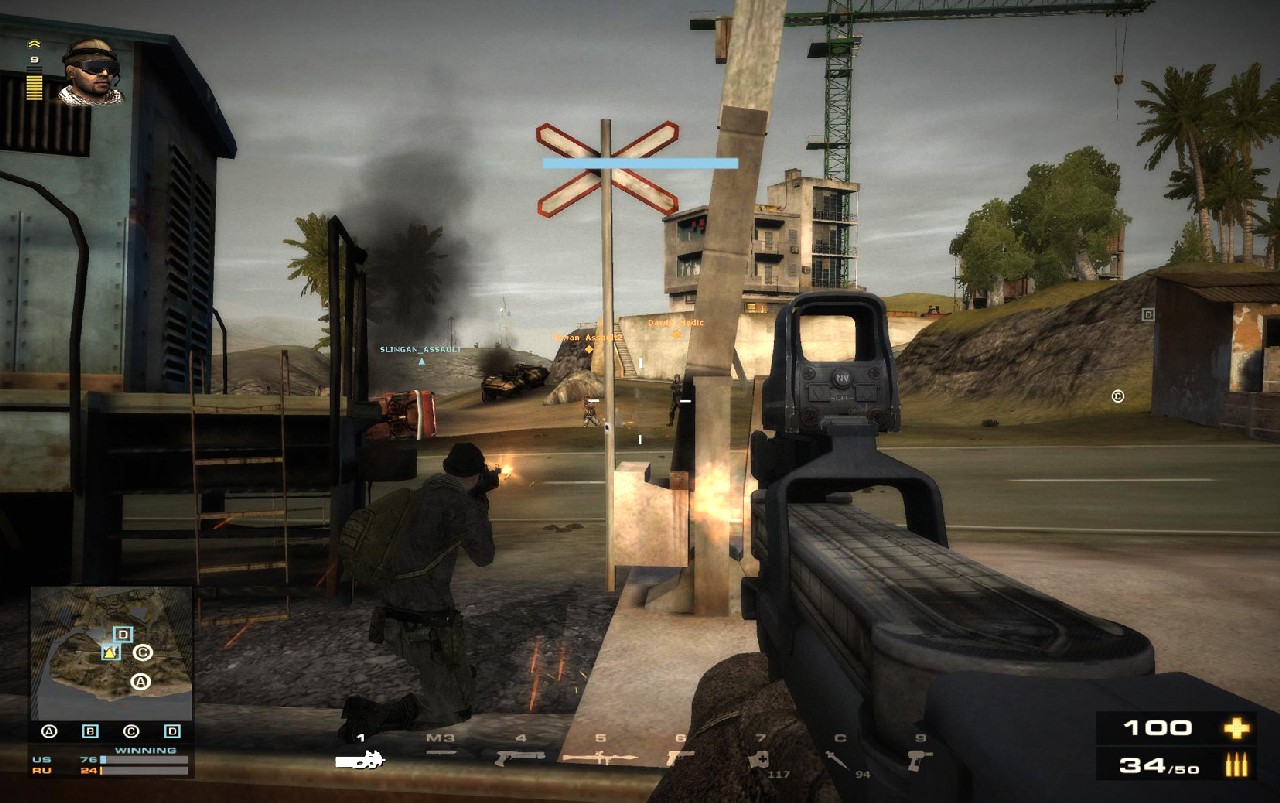
Task: Select flag B in the capture status row
Action: [x=90, y=732]
